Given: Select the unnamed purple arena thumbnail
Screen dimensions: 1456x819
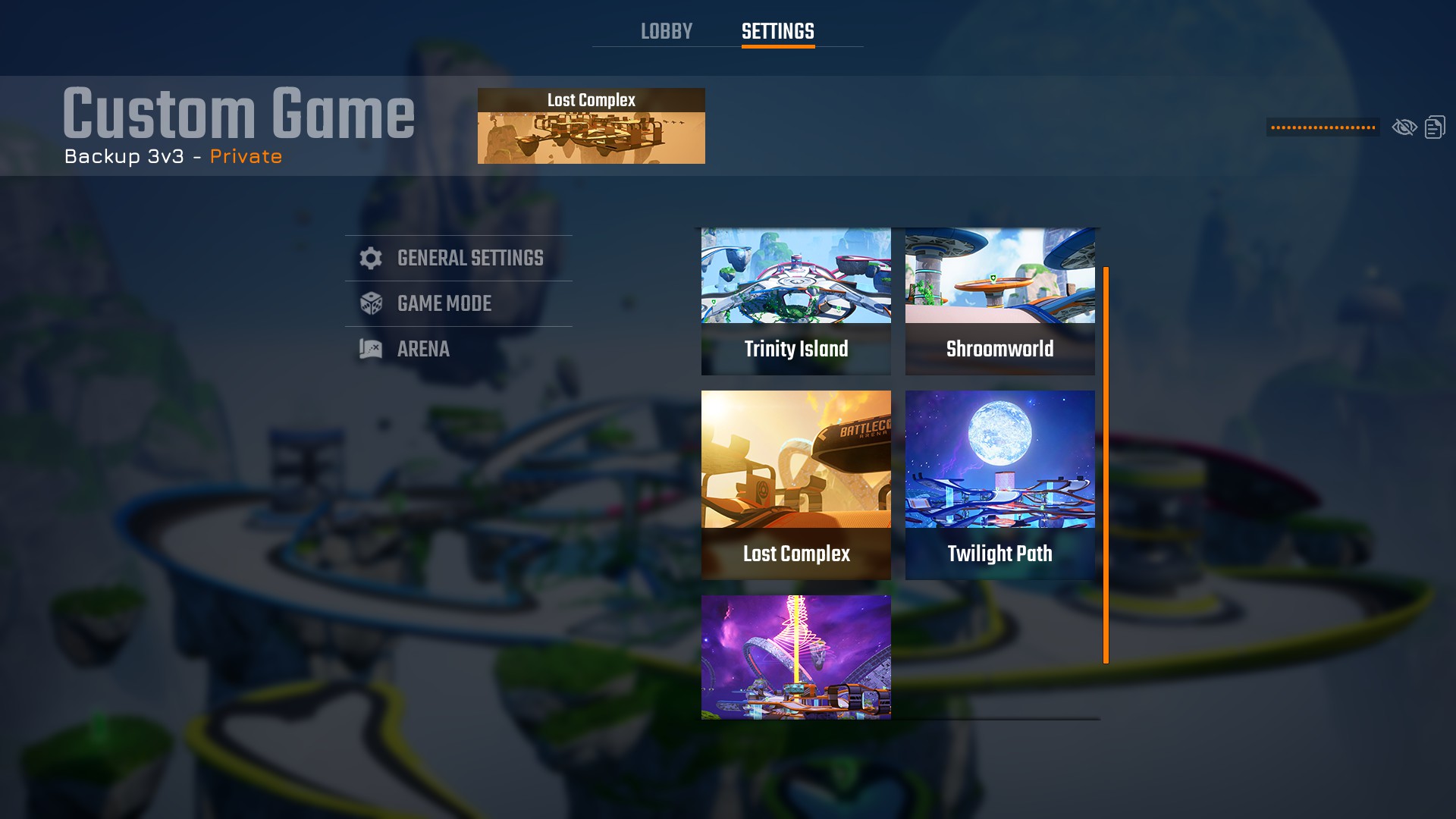Looking at the screenshot, I should pyautogui.click(x=797, y=657).
